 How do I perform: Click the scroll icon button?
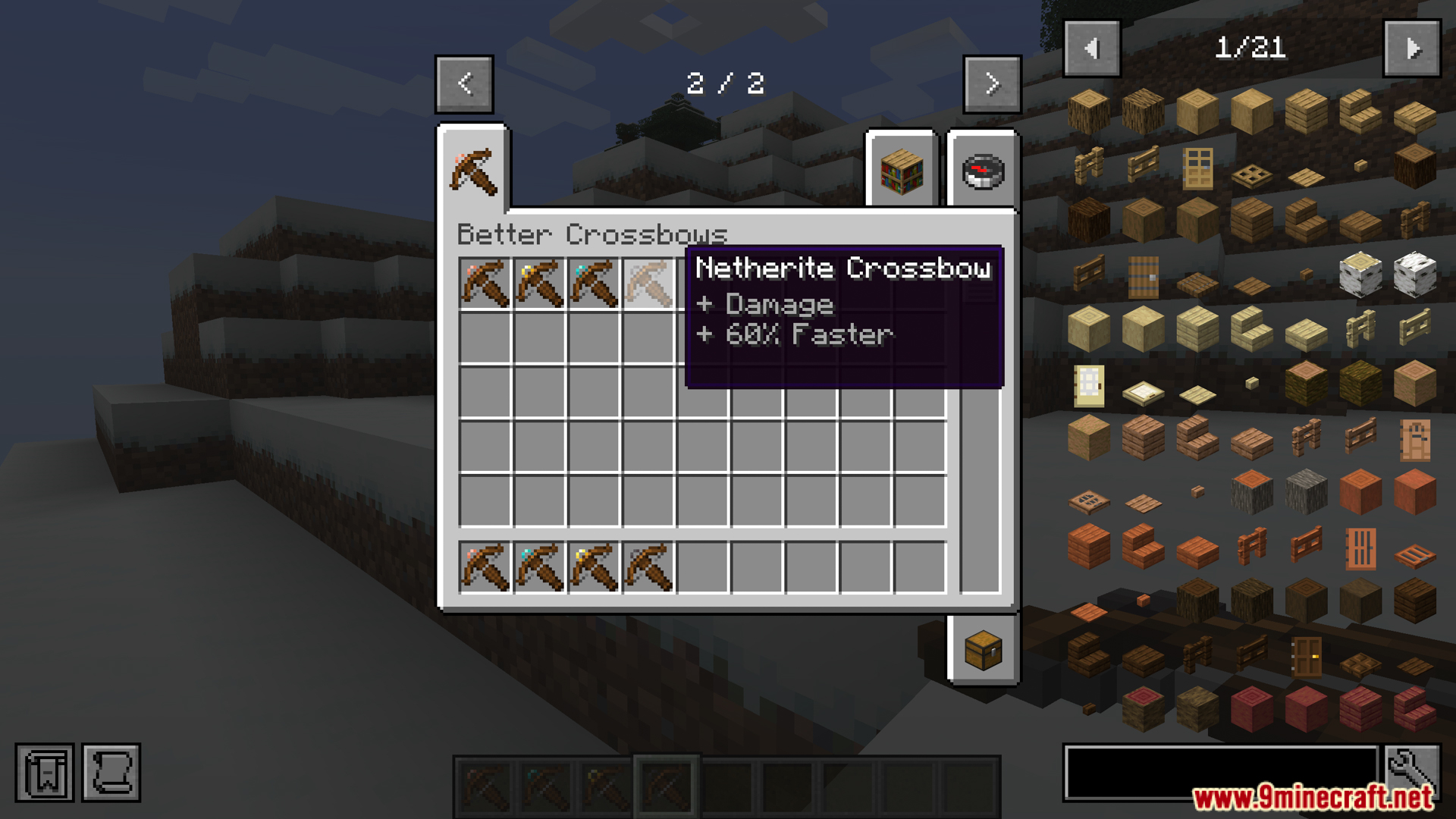[x=111, y=773]
